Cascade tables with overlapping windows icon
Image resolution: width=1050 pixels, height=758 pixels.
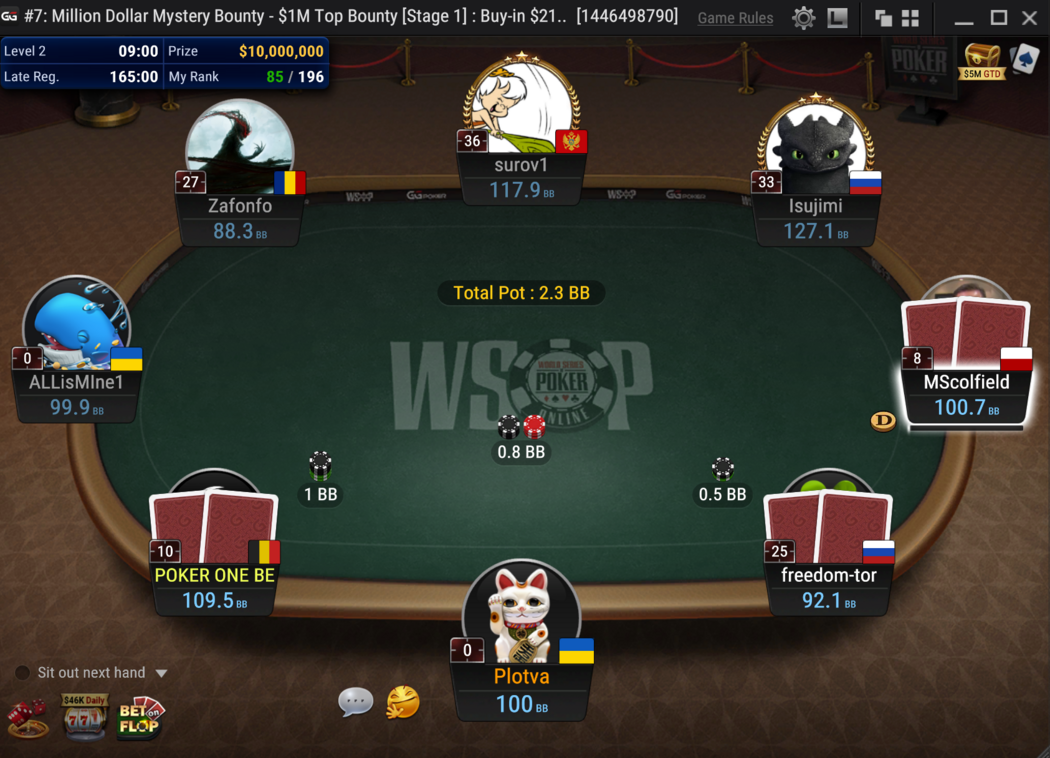(x=883, y=18)
